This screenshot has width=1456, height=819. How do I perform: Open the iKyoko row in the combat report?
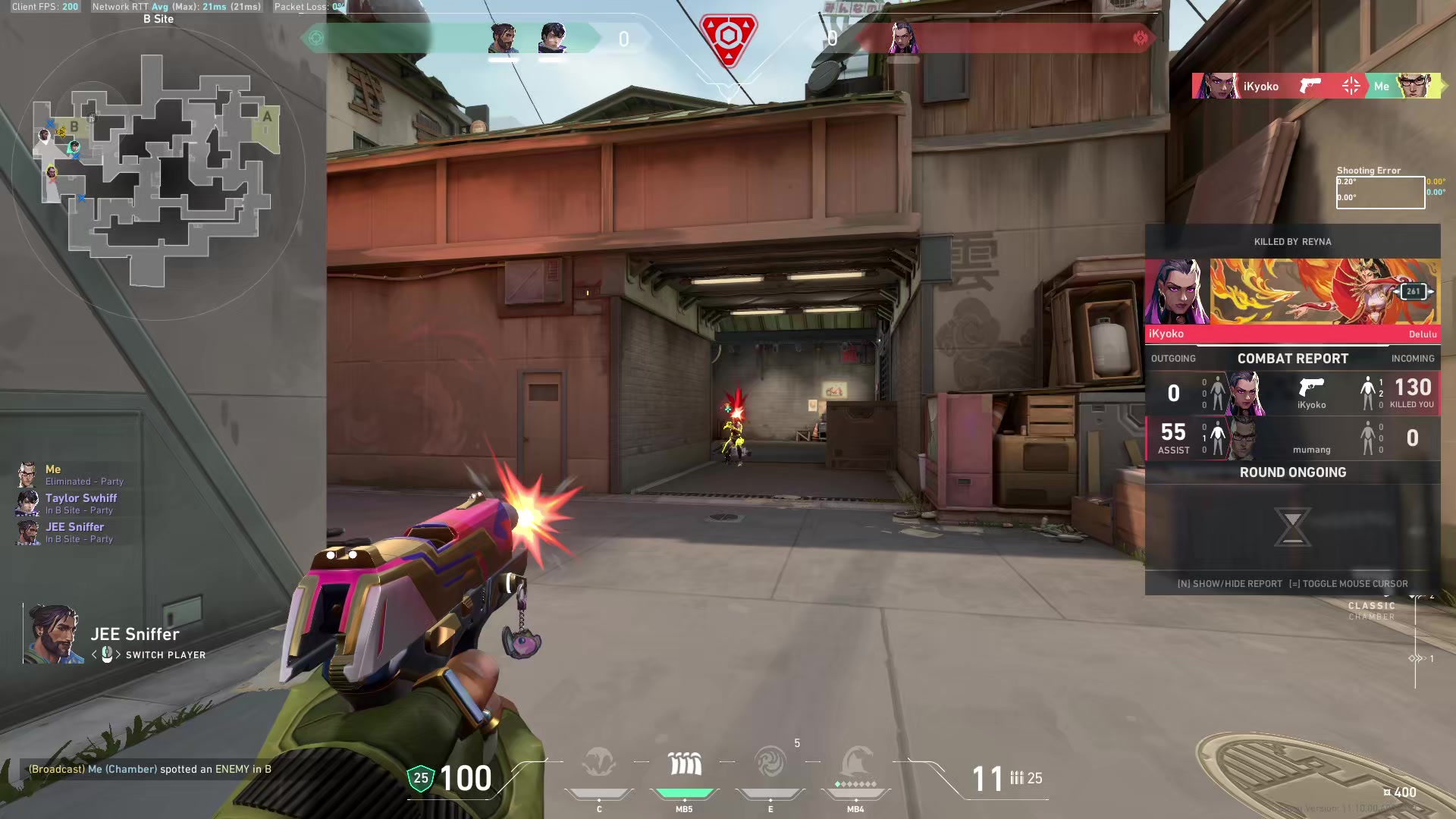click(x=1292, y=394)
